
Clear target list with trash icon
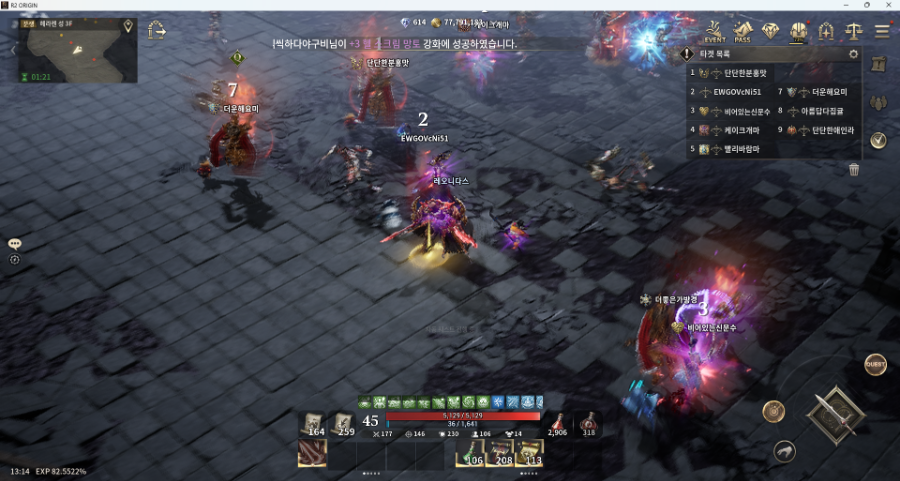pyautogui.click(x=854, y=170)
